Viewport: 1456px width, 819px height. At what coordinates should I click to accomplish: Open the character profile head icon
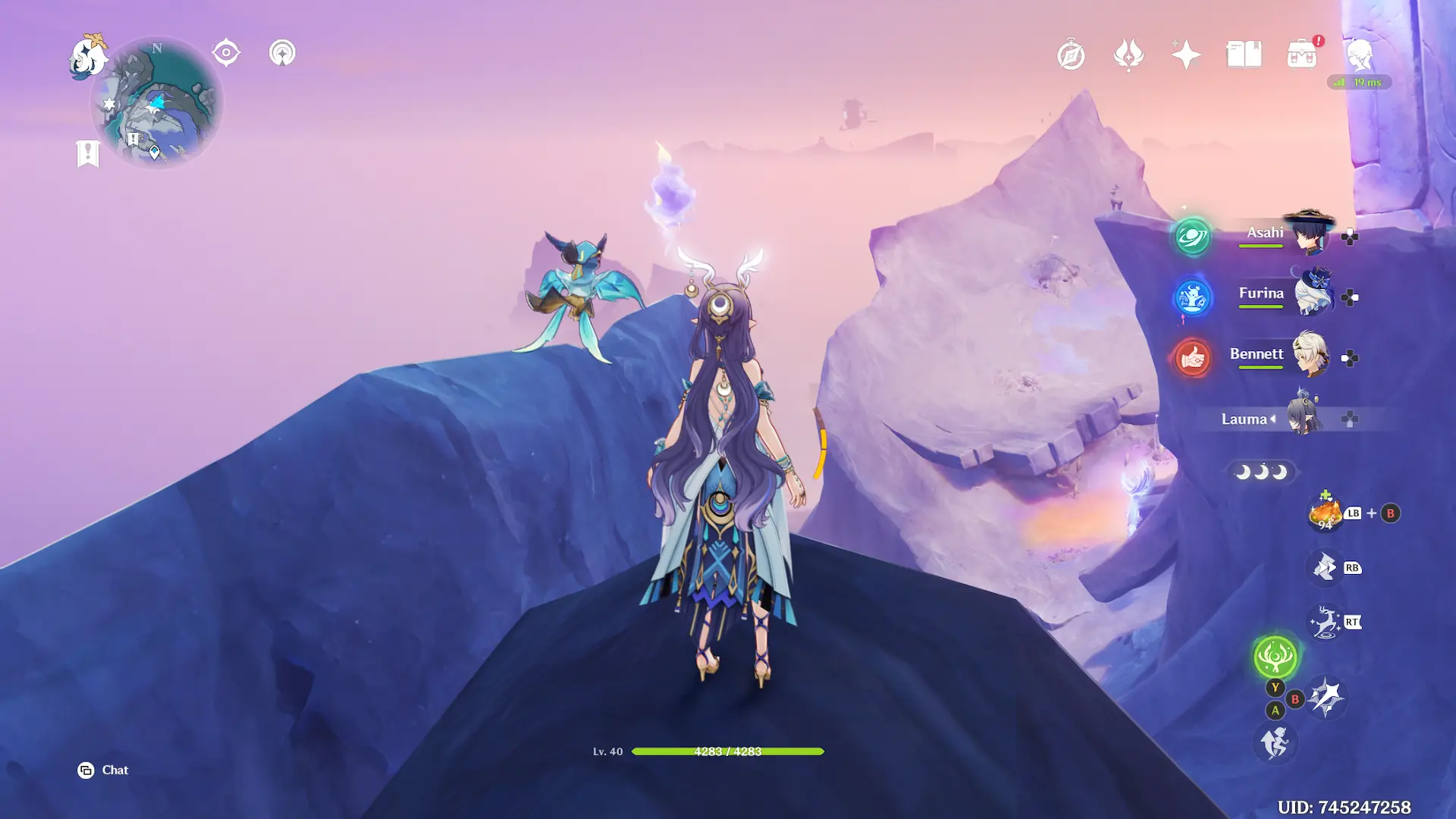(x=1360, y=55)
